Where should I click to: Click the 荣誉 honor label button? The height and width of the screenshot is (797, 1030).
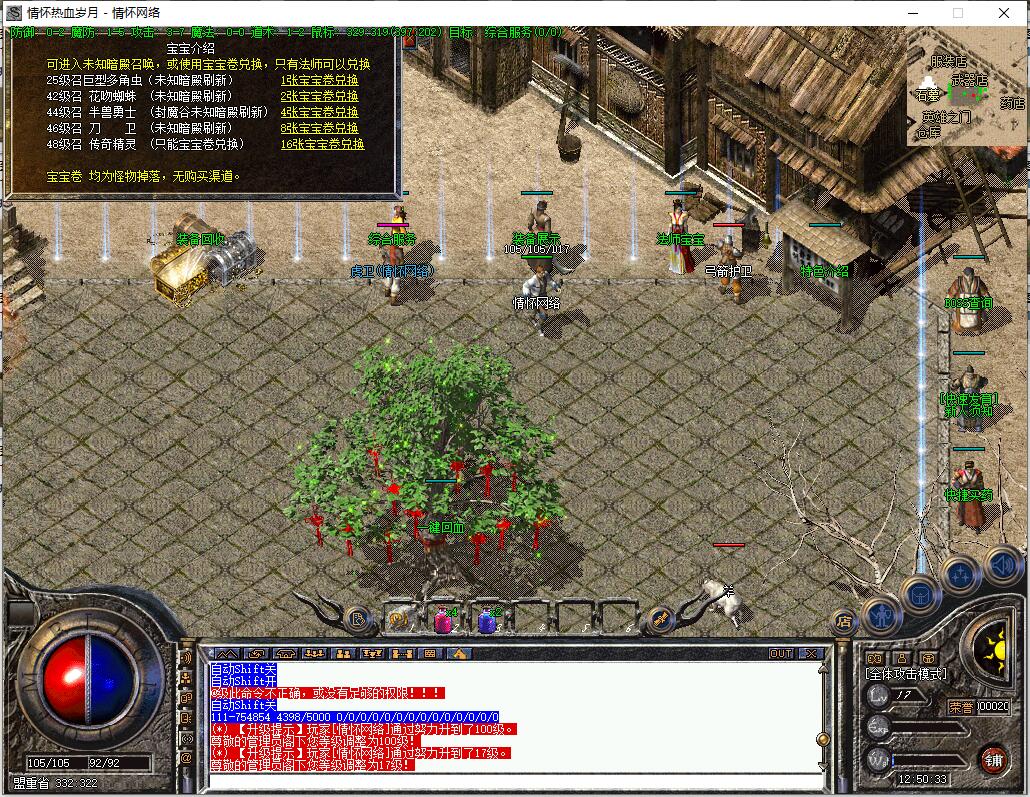coord(961,706)
